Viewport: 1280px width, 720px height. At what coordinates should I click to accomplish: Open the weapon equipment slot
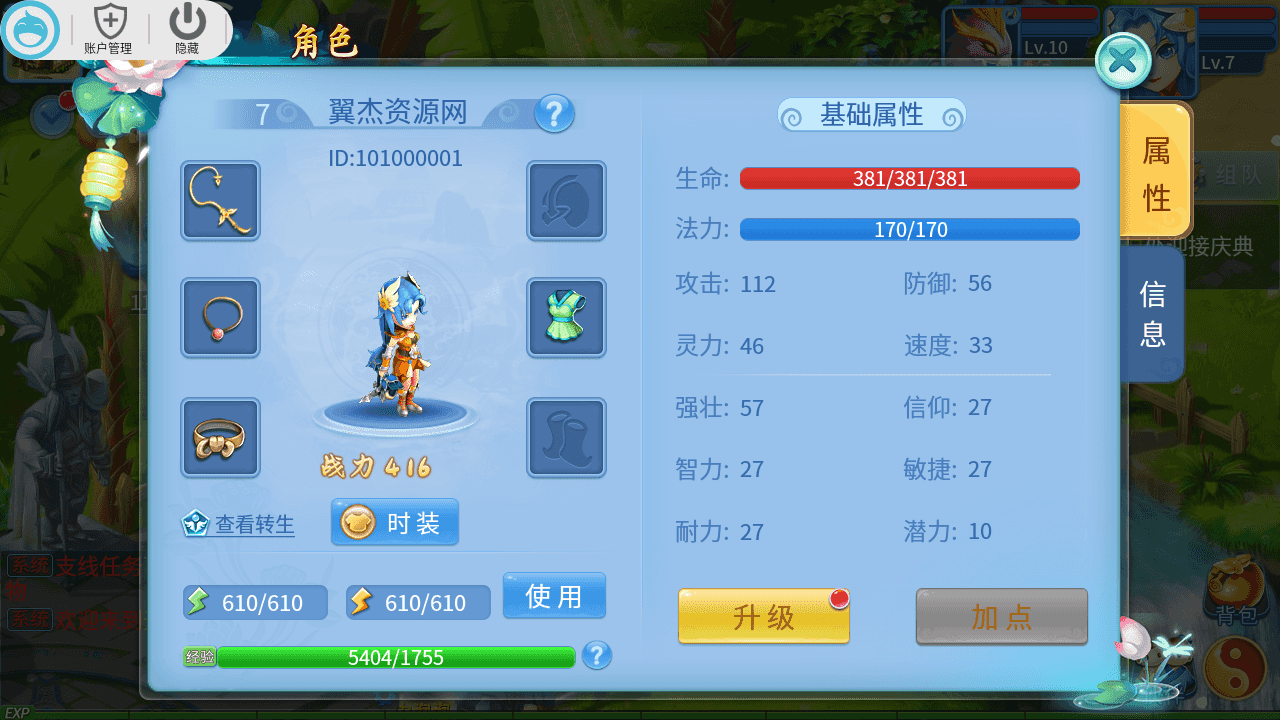point(220,200)
